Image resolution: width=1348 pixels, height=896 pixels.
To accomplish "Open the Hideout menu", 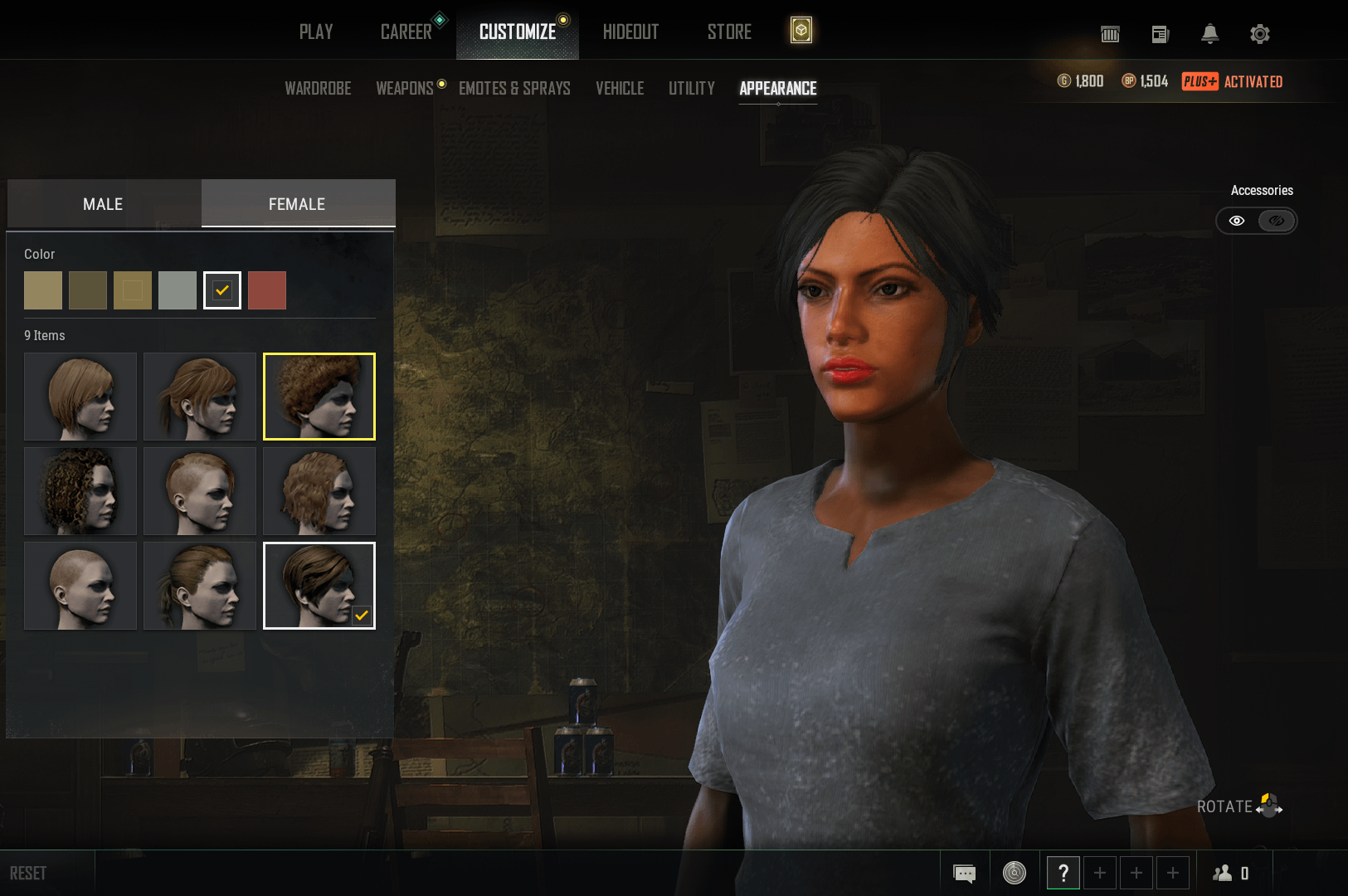I will (x=630, y=32).
